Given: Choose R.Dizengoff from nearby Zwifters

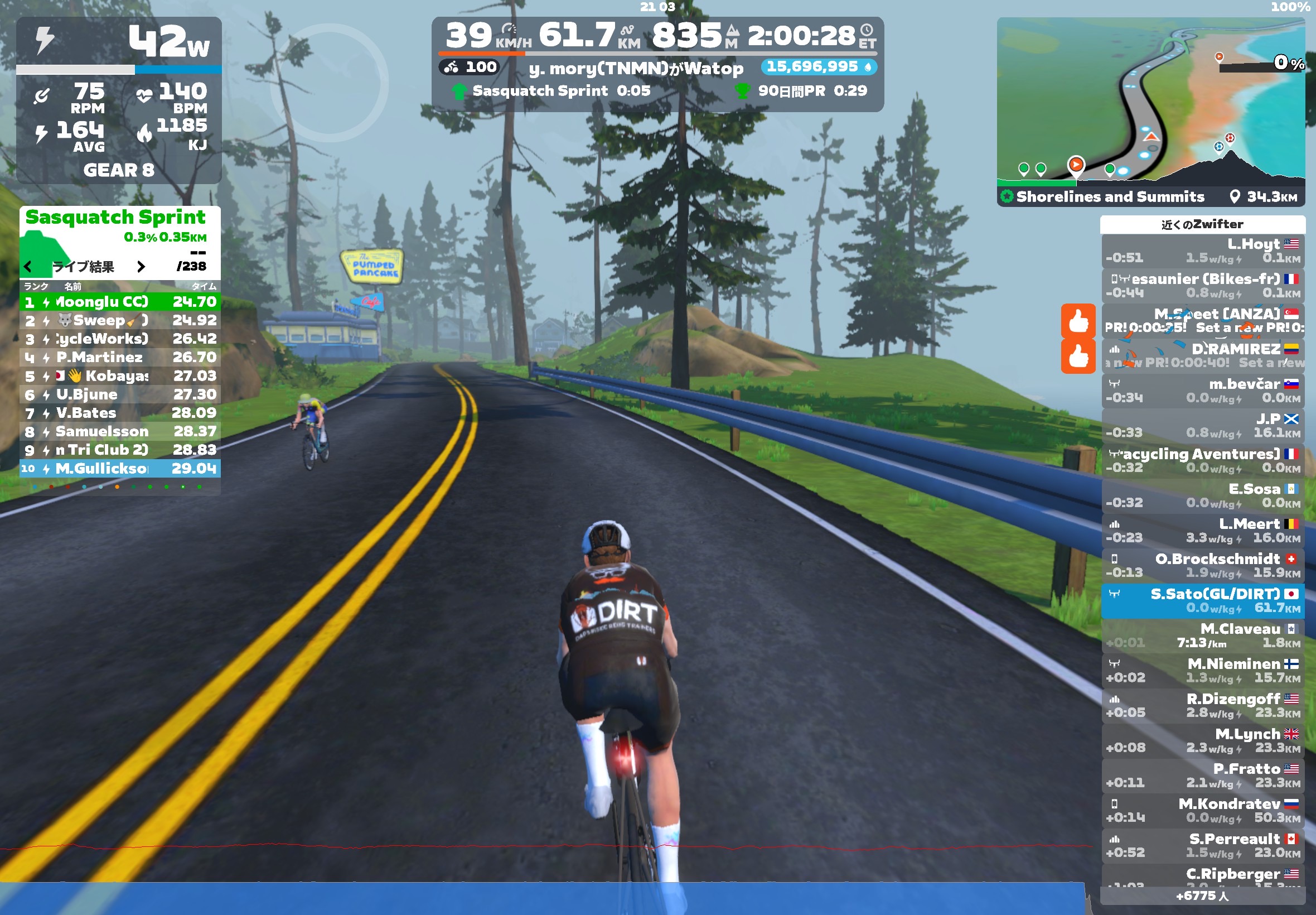Looking at the screenshot, I should click(x=1202, y=705).
